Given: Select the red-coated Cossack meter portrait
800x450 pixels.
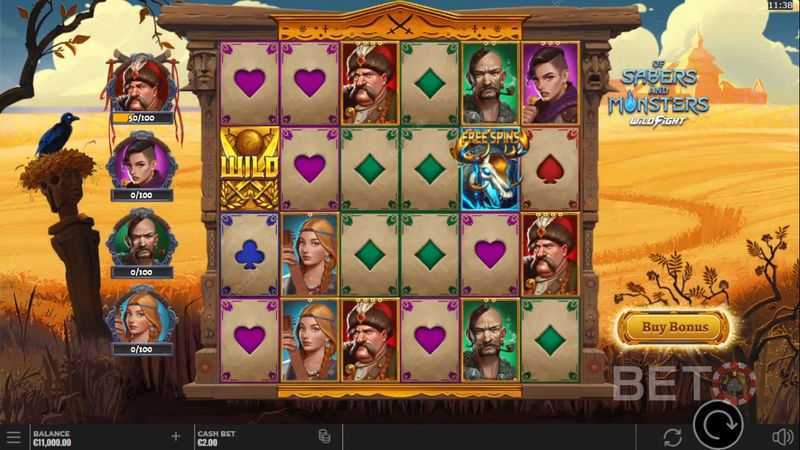Looking at the screenshot, I should 140,82.
